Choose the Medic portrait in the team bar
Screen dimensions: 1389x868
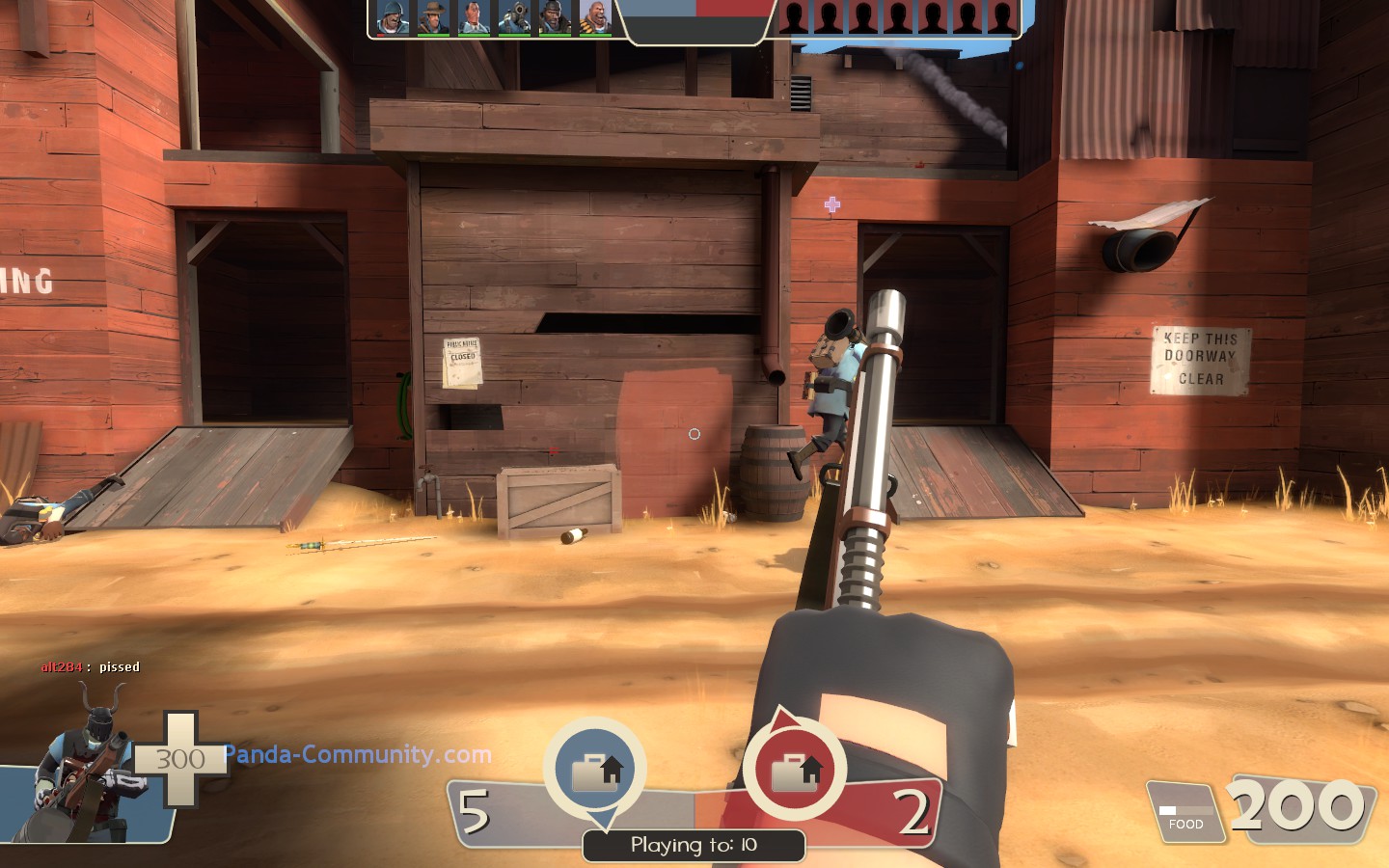[x=473, y=17]
